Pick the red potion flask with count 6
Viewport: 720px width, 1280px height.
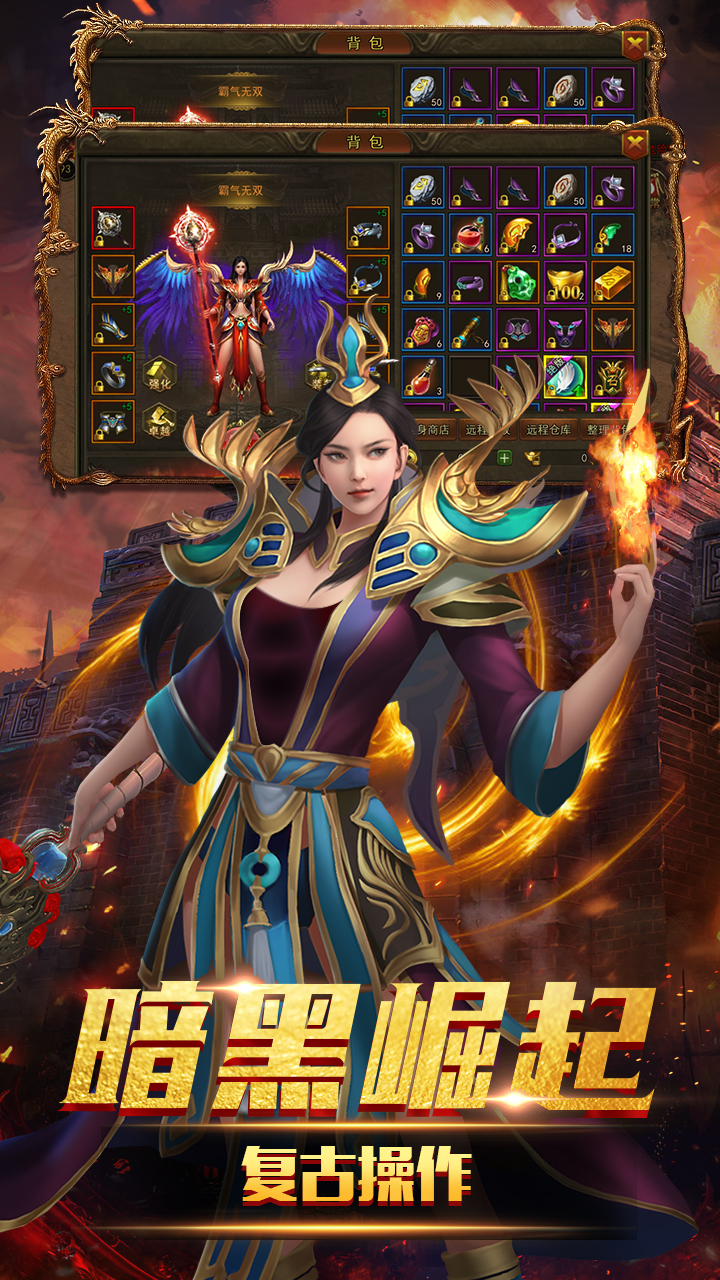pyautogui.click(x=470, y=235)
